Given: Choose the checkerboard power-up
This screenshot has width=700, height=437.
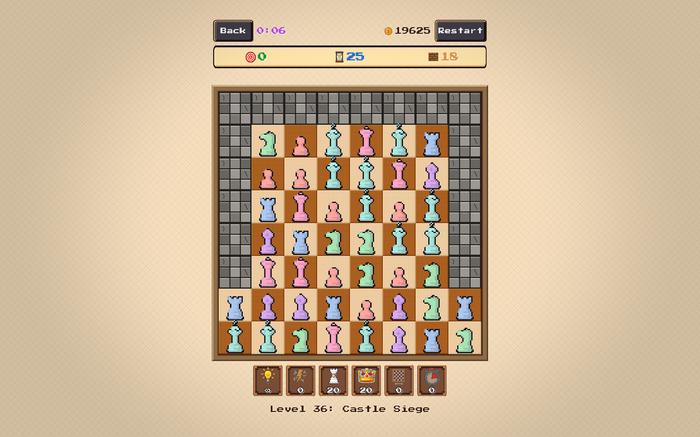Looking at the screenshot, I should pos(399,380).
